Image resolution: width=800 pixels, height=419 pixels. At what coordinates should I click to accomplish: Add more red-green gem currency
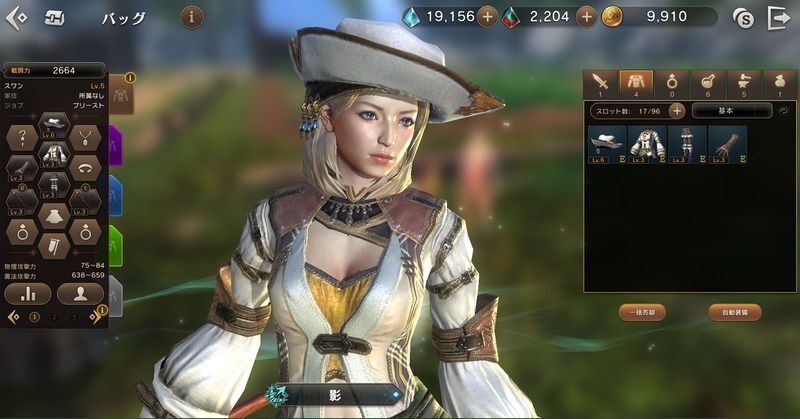(586, 17)
